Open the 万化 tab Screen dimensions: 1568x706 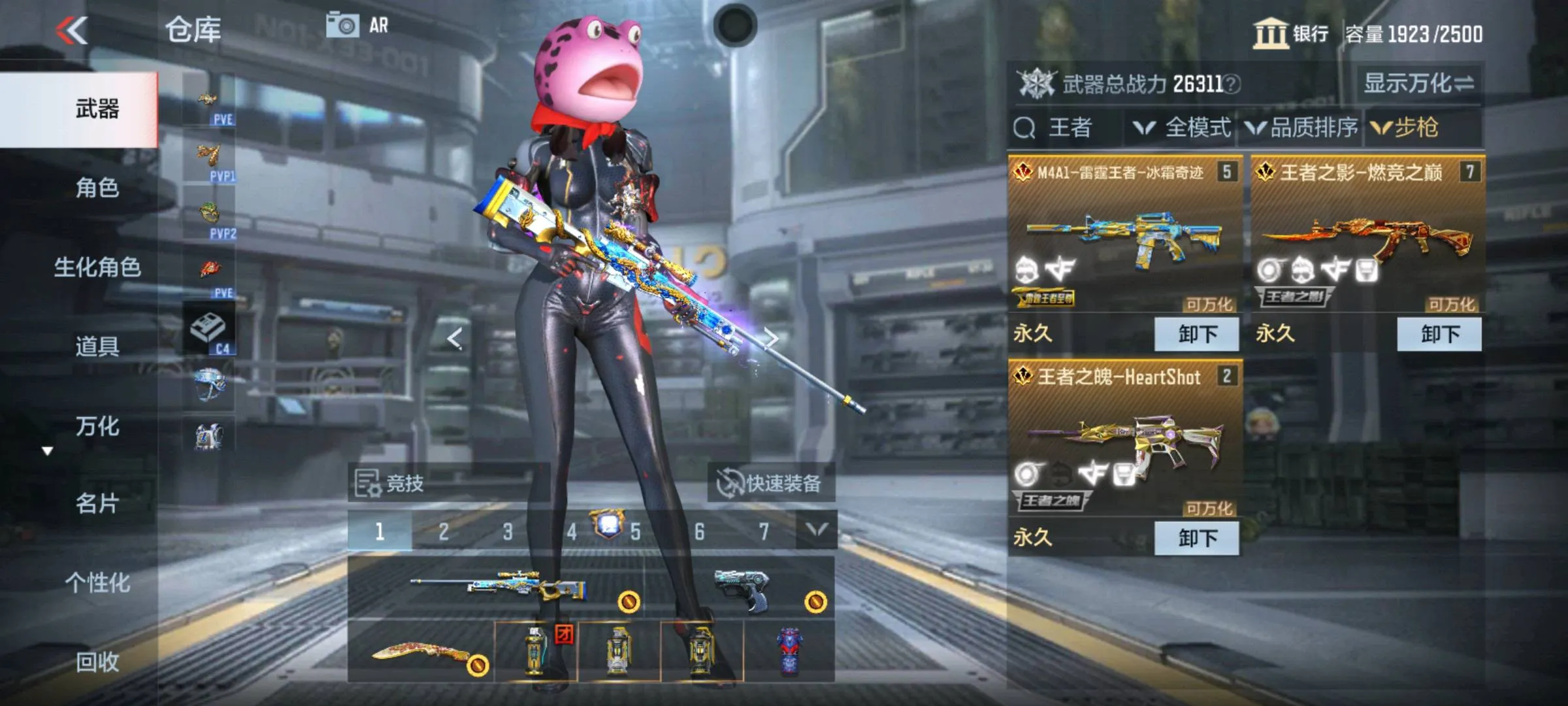(97, 426)
